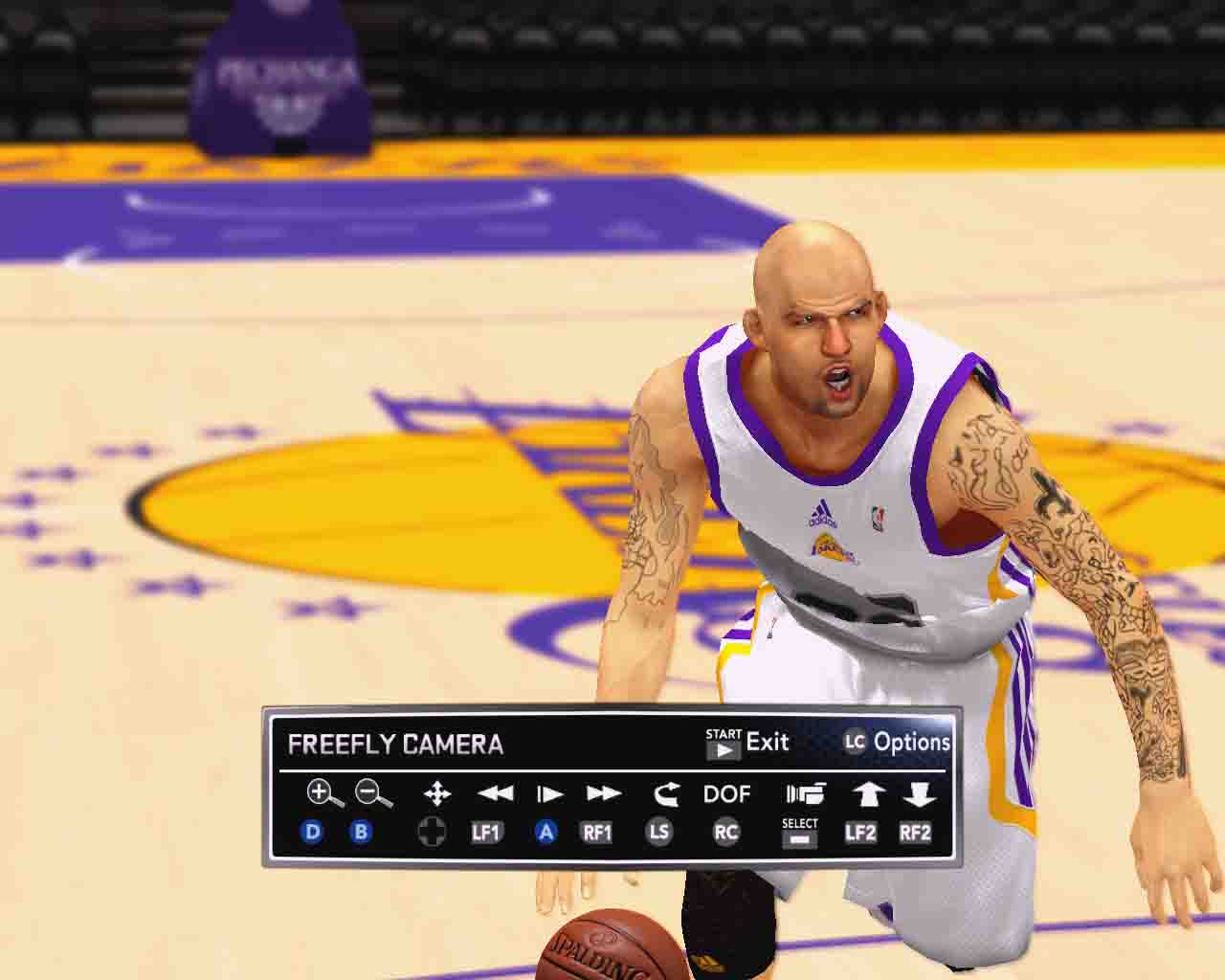The width and height of the screenshot is (1225, 980).
Task: Rewind the replay with the double-left arrows
Action: pyautogui.click(x=495, y=793)
